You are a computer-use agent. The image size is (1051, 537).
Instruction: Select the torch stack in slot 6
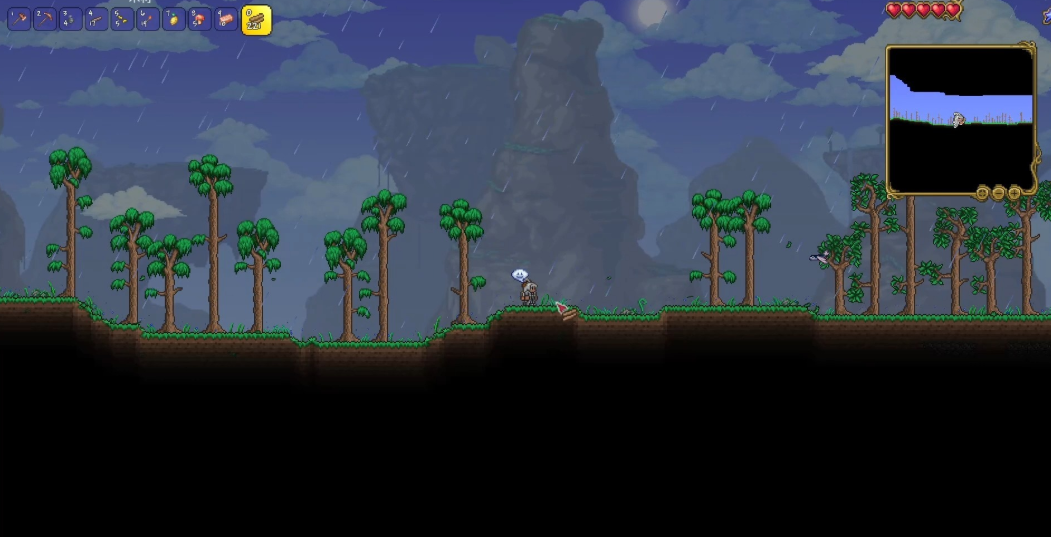click(148, 19)
